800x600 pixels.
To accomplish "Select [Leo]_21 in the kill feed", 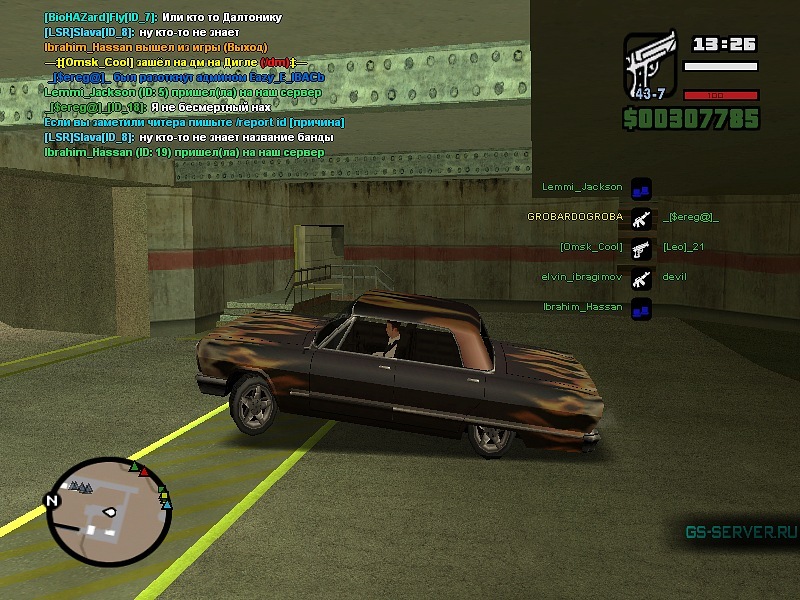I will [684, 247].
